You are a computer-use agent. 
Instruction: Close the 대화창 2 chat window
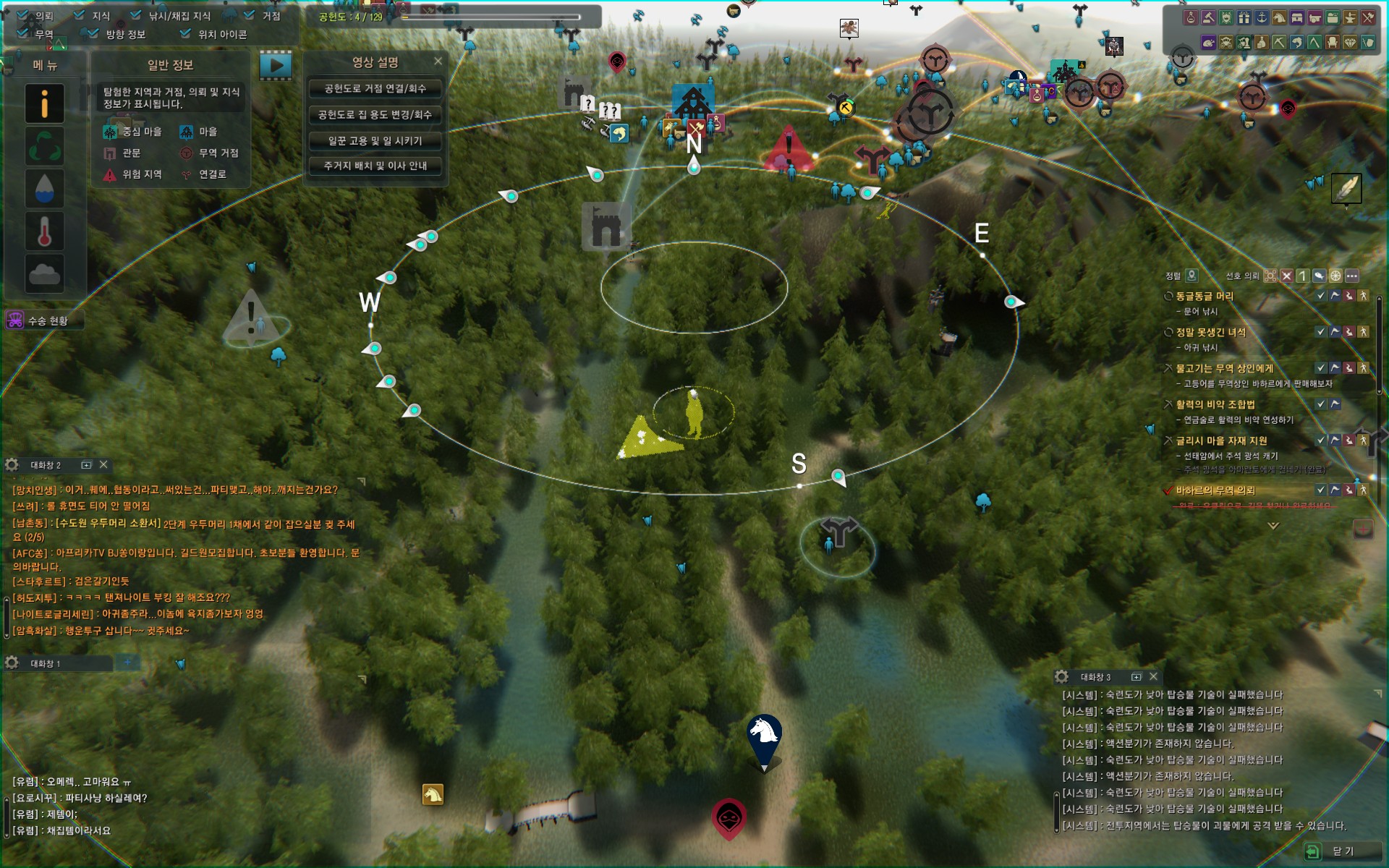pyautogui.click(x=103, y=464)
